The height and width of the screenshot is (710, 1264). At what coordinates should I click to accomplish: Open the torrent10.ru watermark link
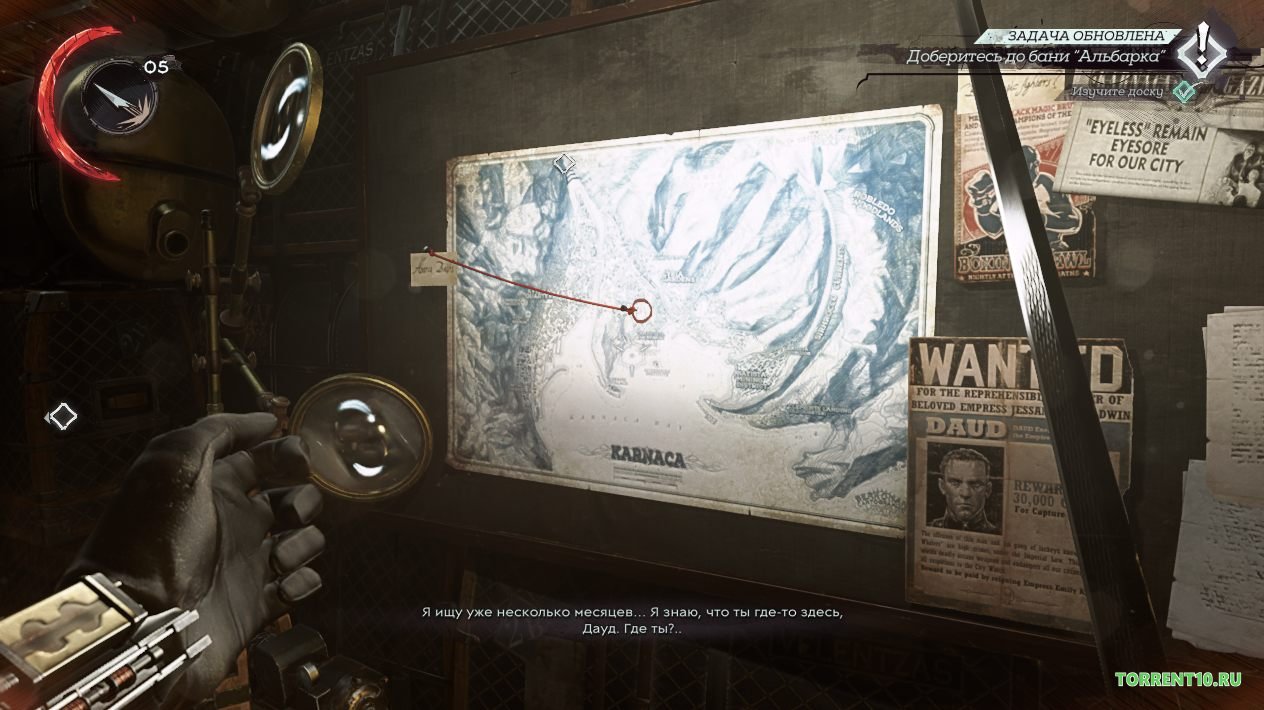tap(1179, 679)
